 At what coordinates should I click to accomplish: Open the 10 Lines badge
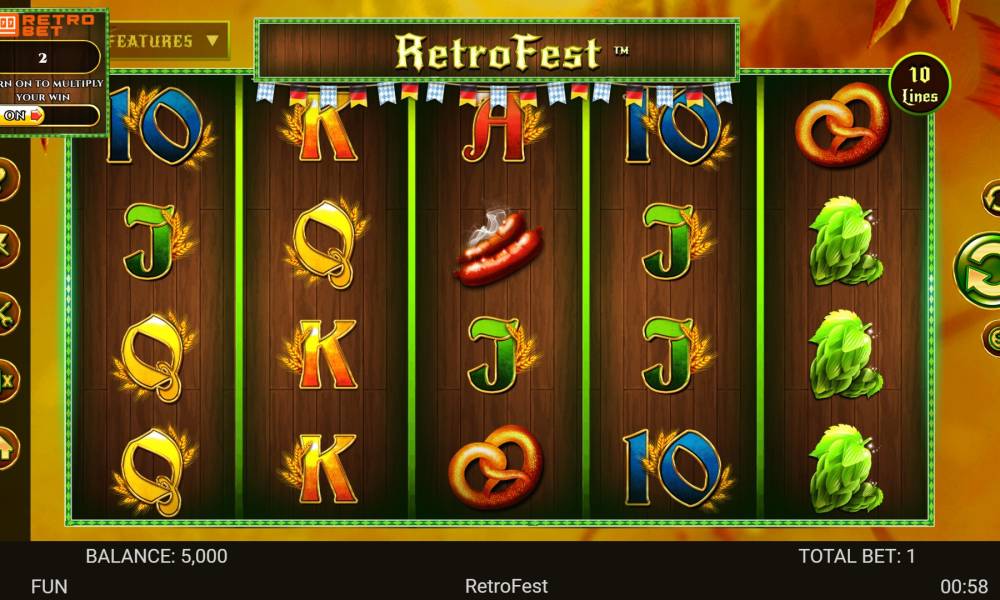pyautogui.click(x=919, y=84)
